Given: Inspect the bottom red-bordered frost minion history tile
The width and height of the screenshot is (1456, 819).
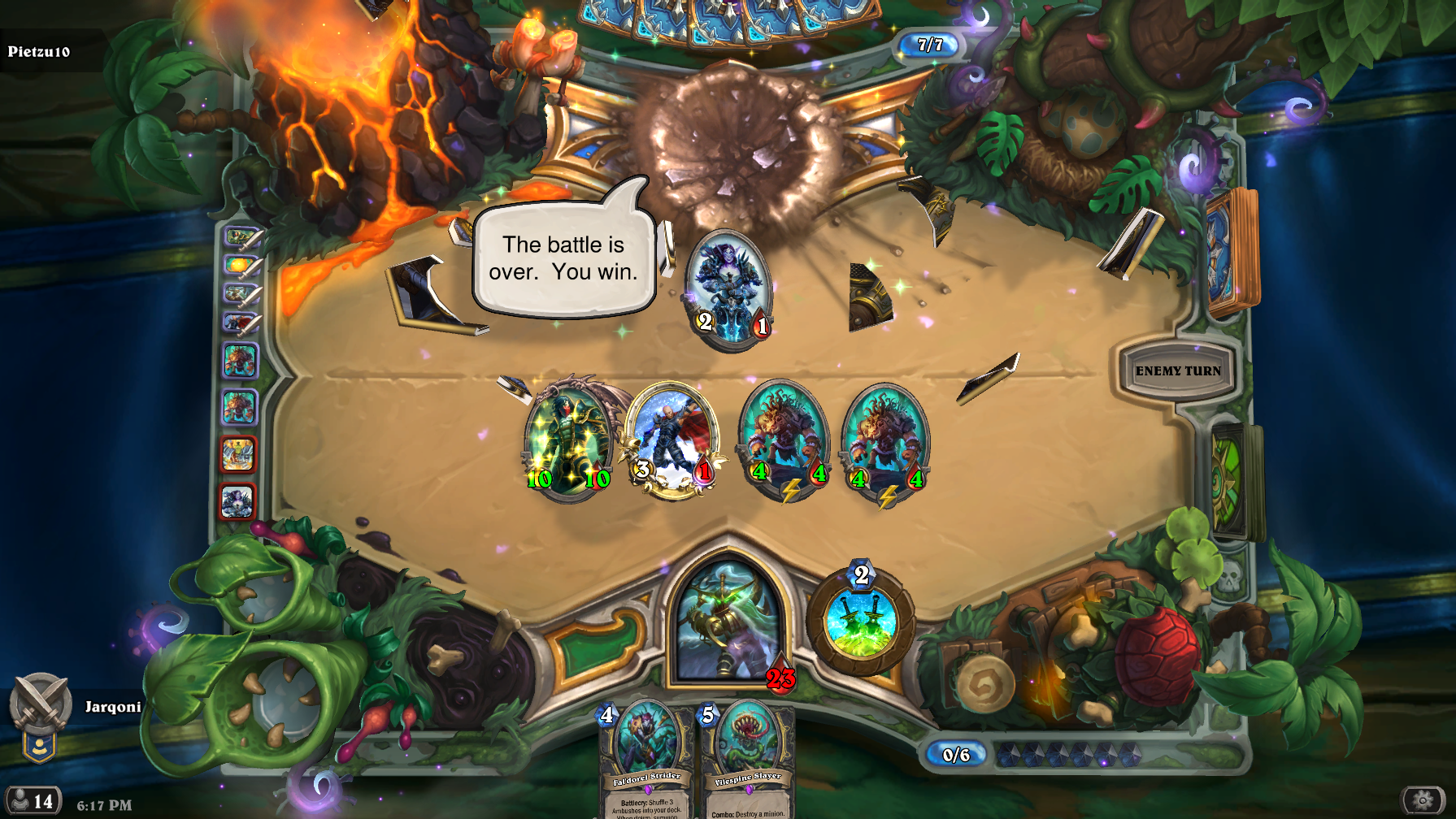Looking at the screenshot, I should click(x=237, y=501).
